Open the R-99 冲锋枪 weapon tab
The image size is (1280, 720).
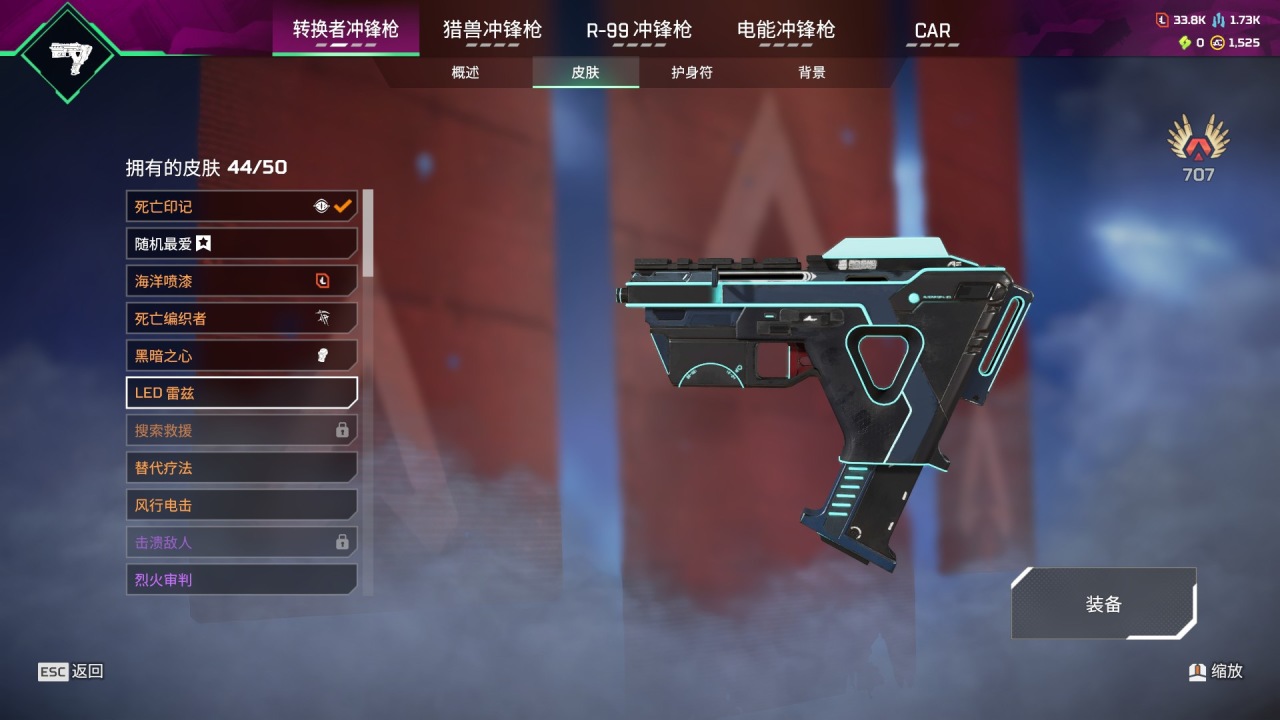click(x=639, y=30)
